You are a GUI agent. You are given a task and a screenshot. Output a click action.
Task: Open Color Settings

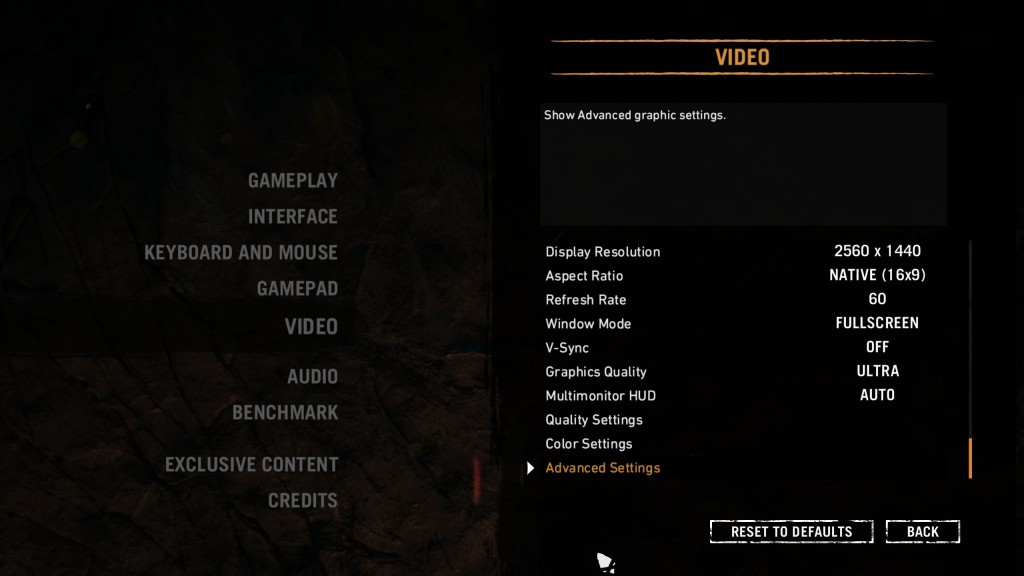click(x=589, y=444)
